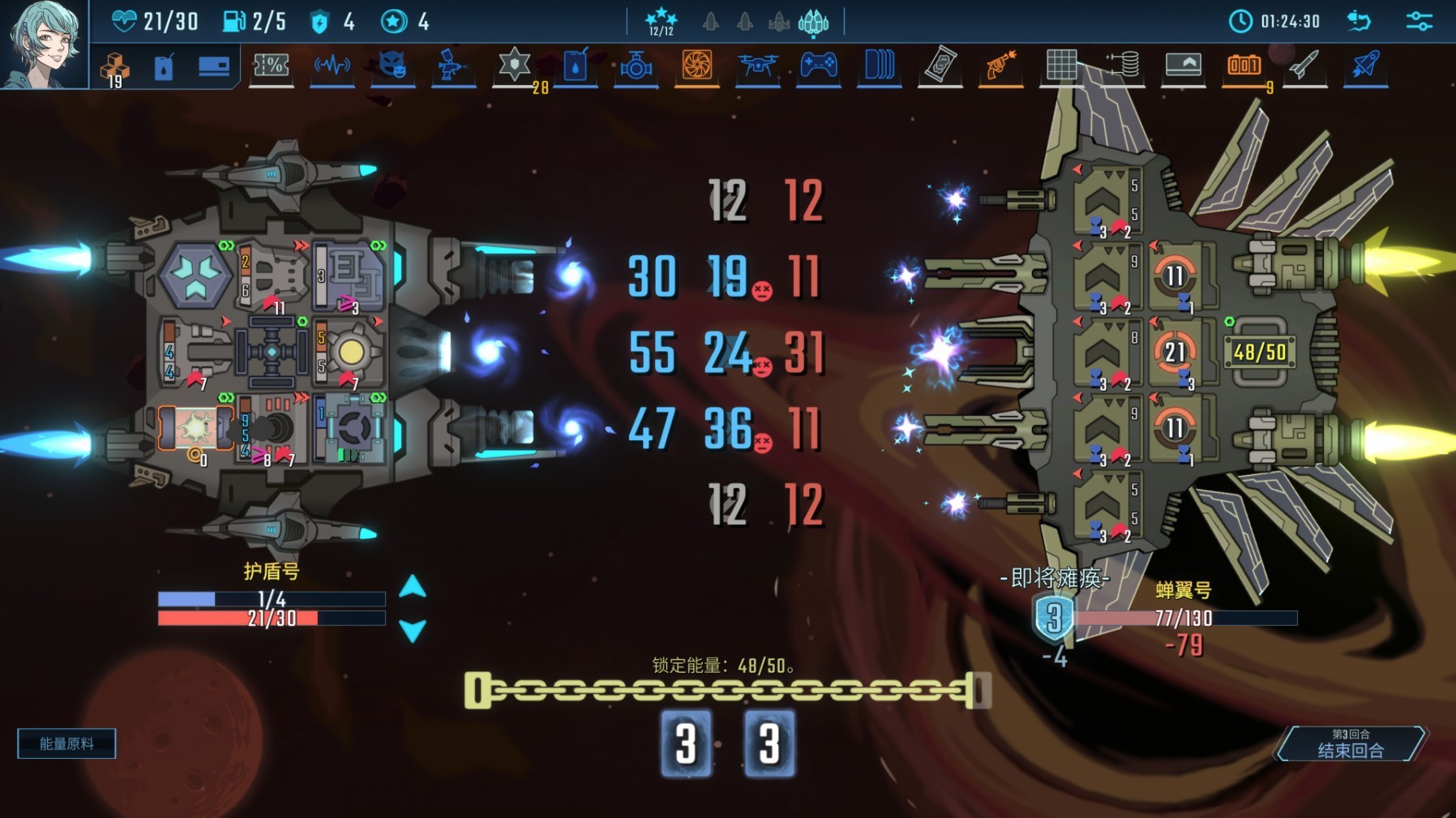Click the down arrow beside the ship status
Screen dimensions: 1456x818
click(413, 630)
